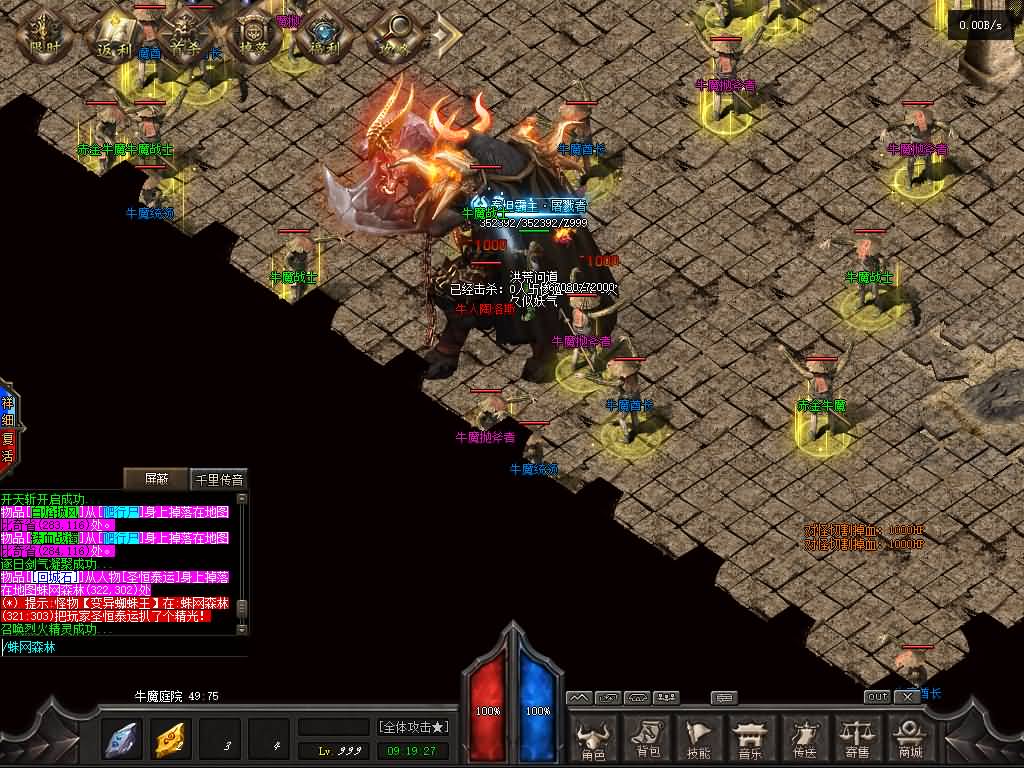
Task: Open the 掉落 drops icon
Action: click(x=251, y=36)
